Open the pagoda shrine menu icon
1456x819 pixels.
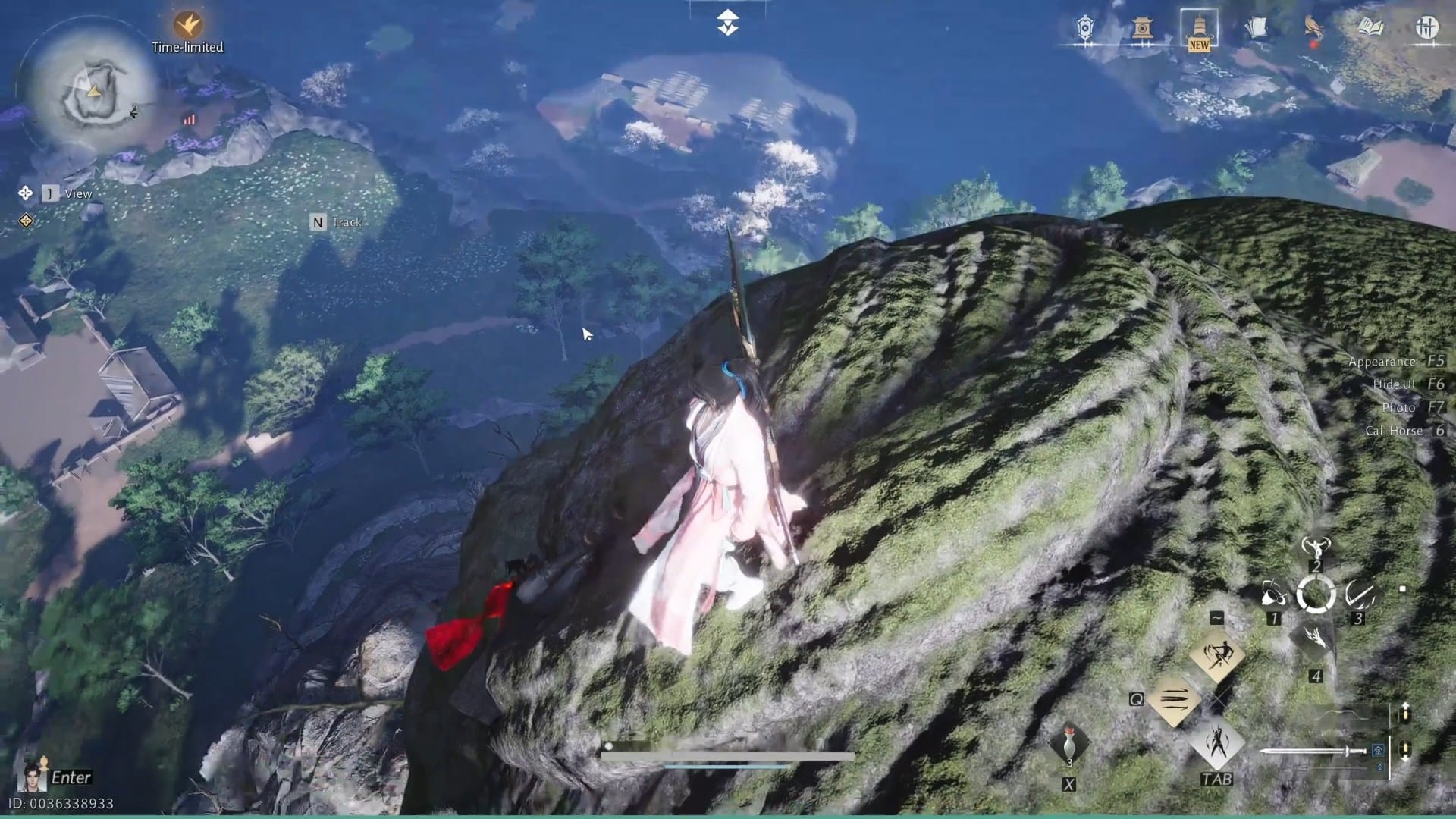1143,27
